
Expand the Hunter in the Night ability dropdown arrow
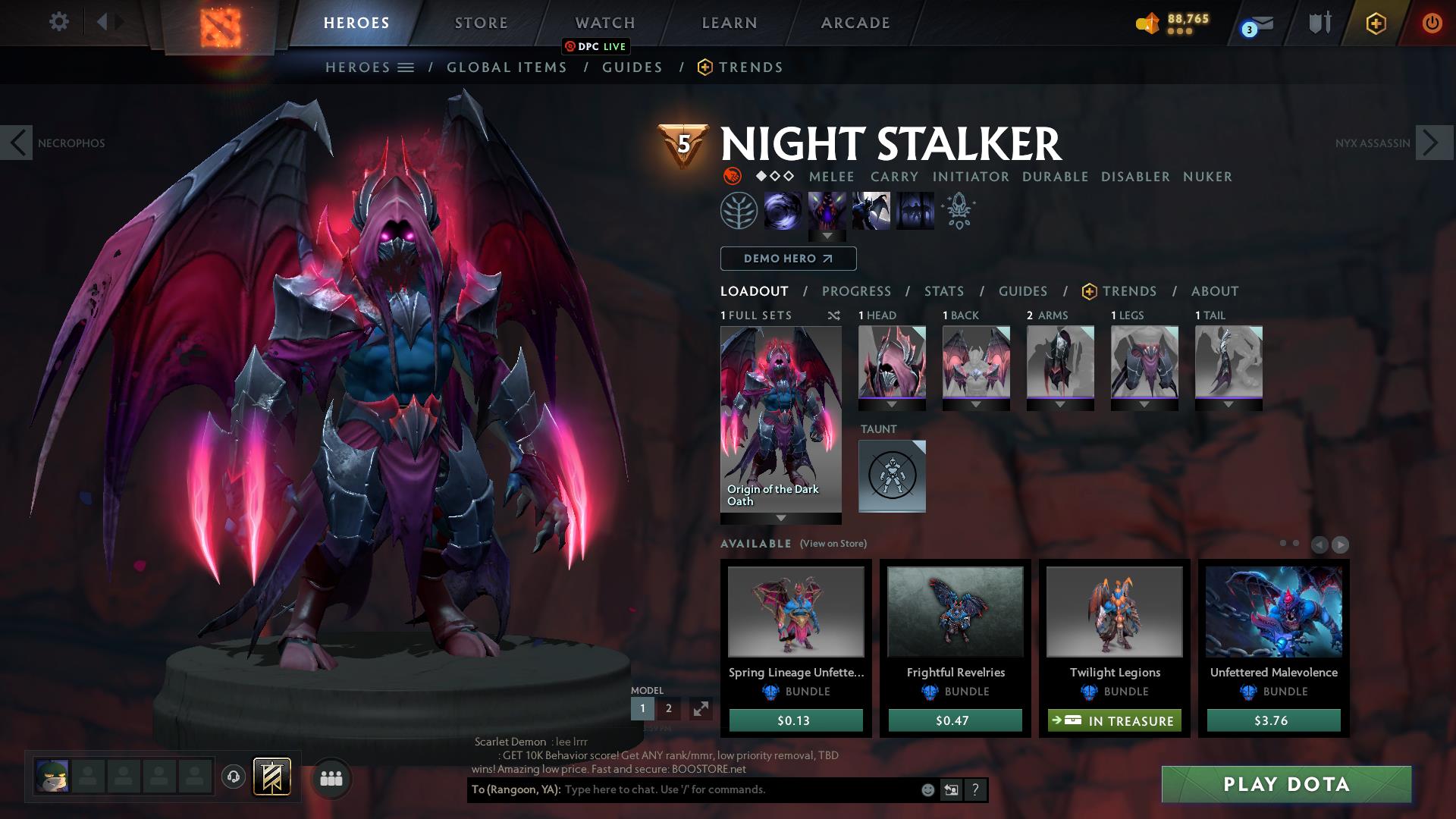coord(827,236)
